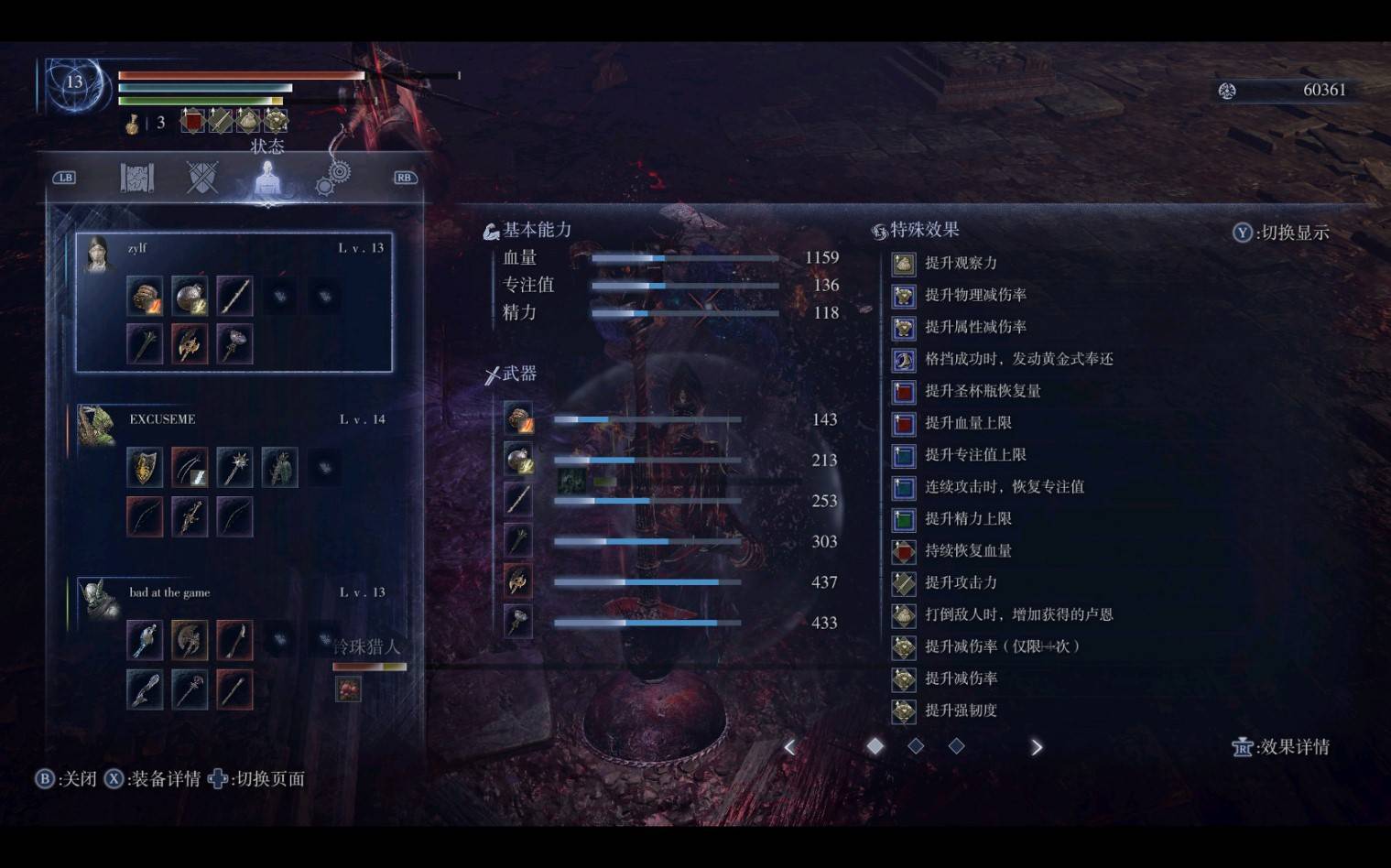Select the 提升观察力 effect row
This screenshot has width=1391, height=868.
click(x=960, y=264)
